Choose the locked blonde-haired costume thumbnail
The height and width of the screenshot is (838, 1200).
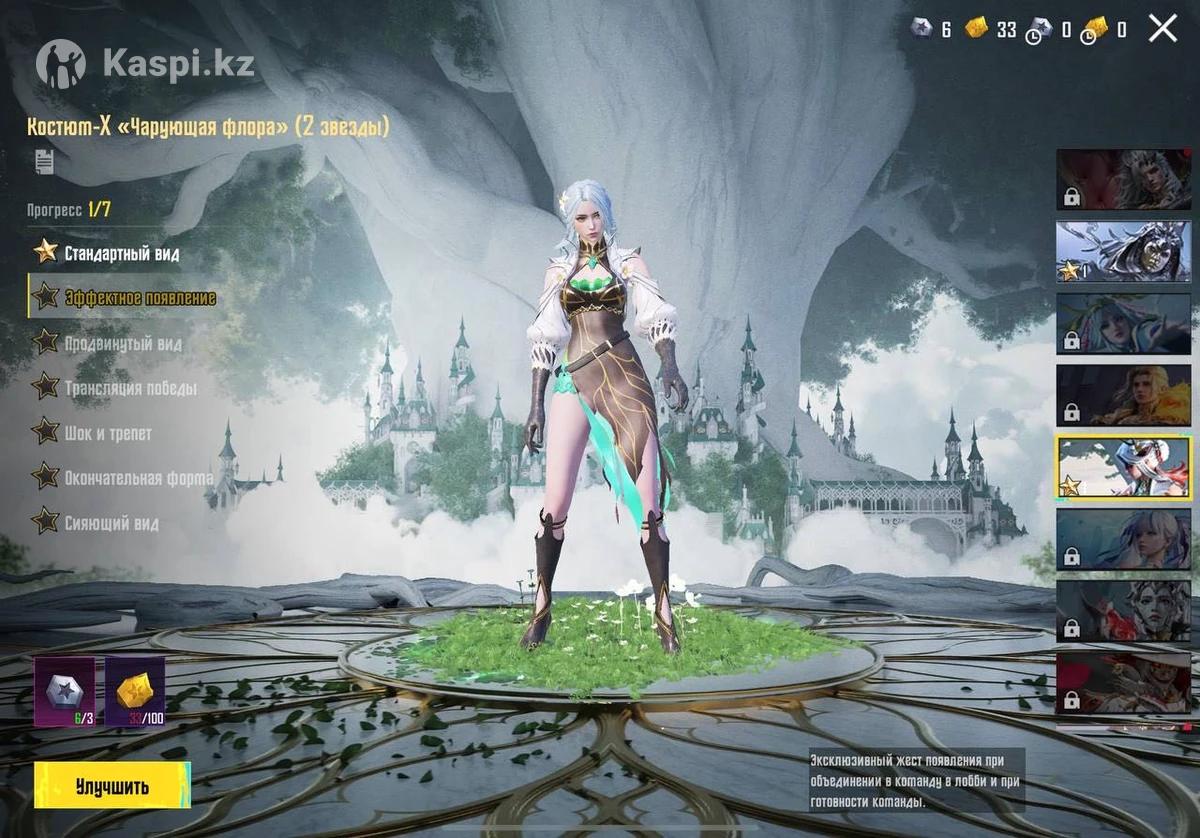tap(1123, 395)
